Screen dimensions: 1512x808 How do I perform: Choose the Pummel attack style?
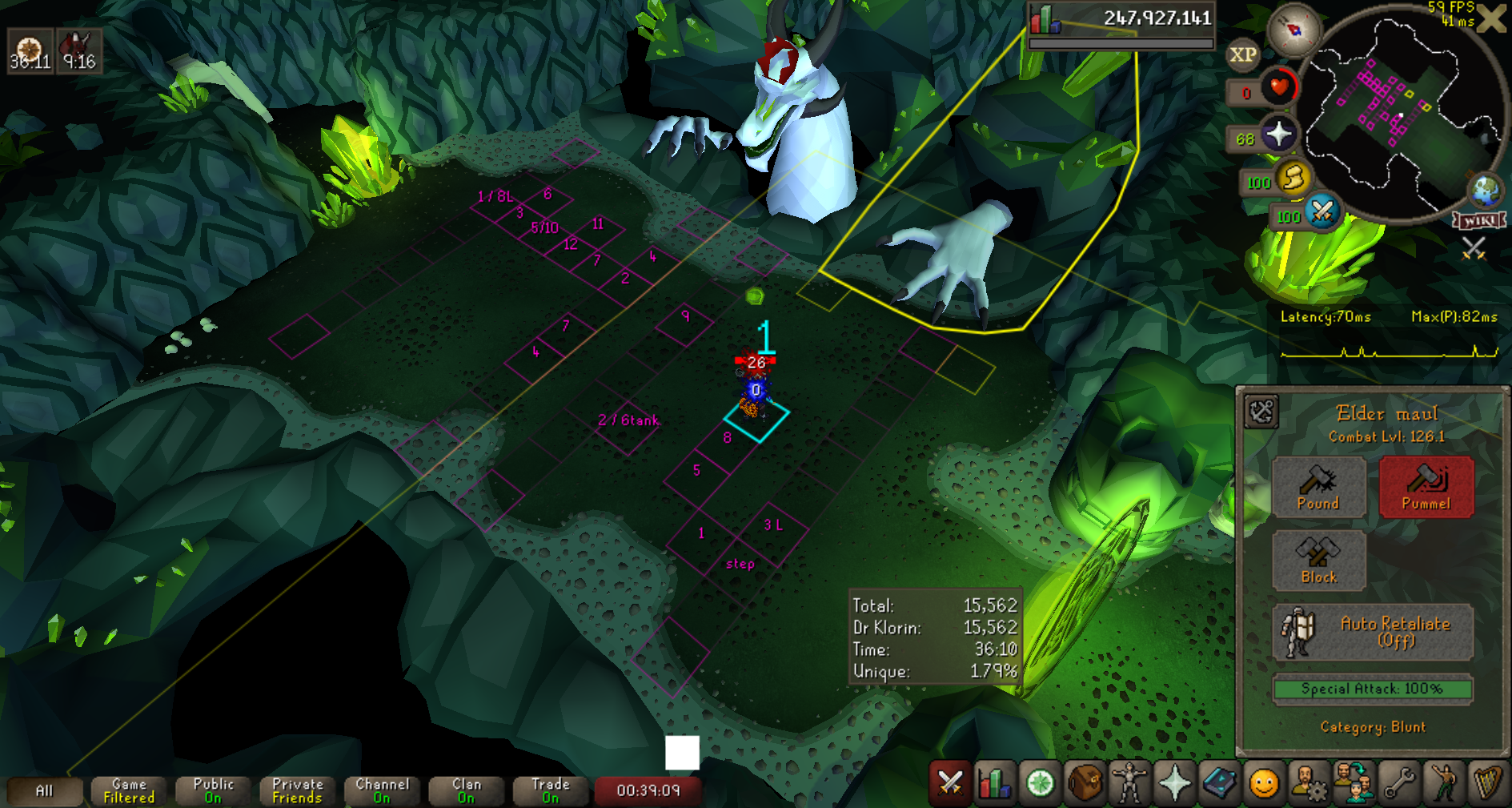point(1426,487)
